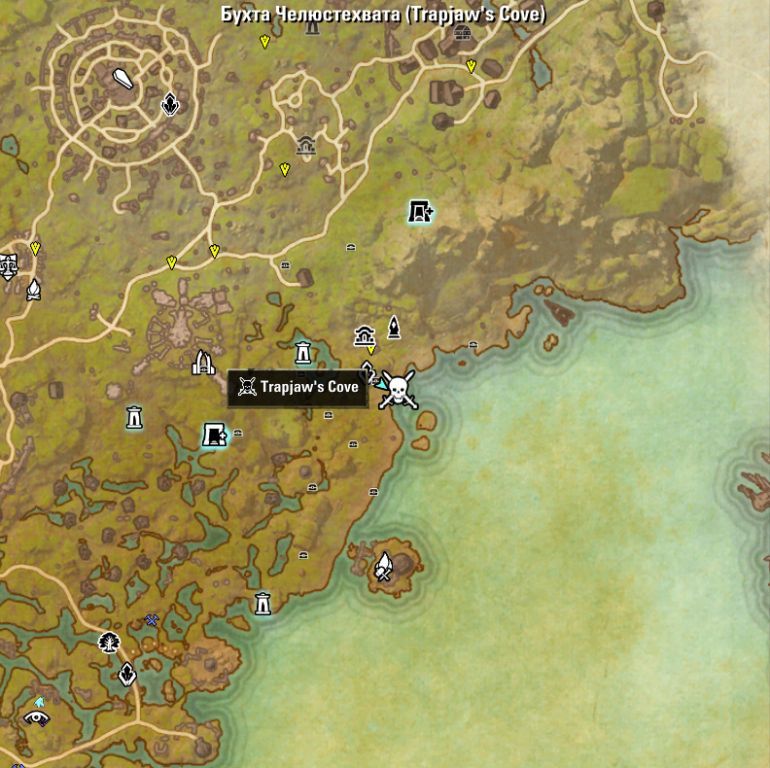The image size is (770, 768).
Task: Choose the black tower marker near the coast
Action: tap(394, 327)
